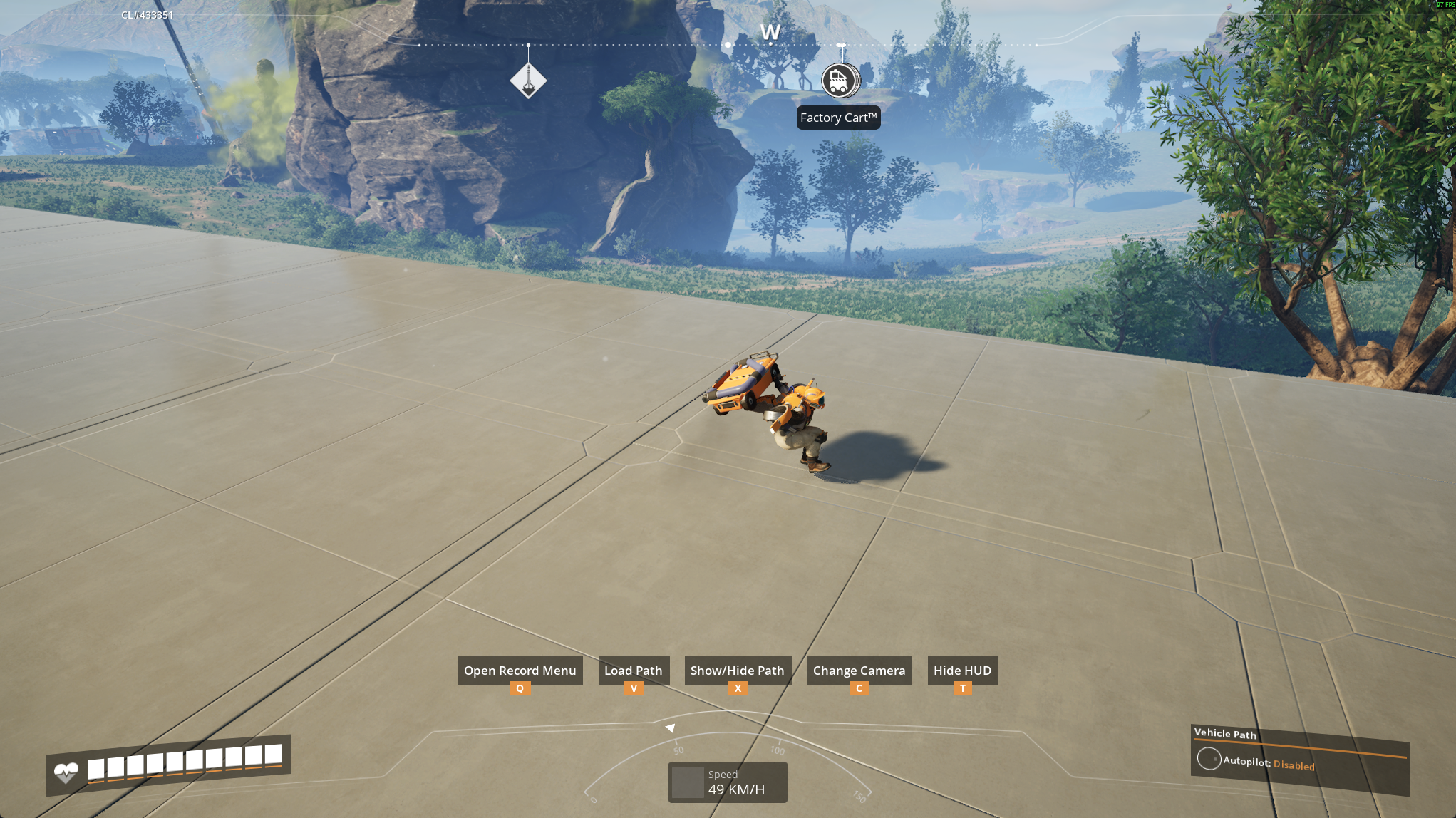
Task: Hide the HUD with its button
Action: [x=962, y=671]
